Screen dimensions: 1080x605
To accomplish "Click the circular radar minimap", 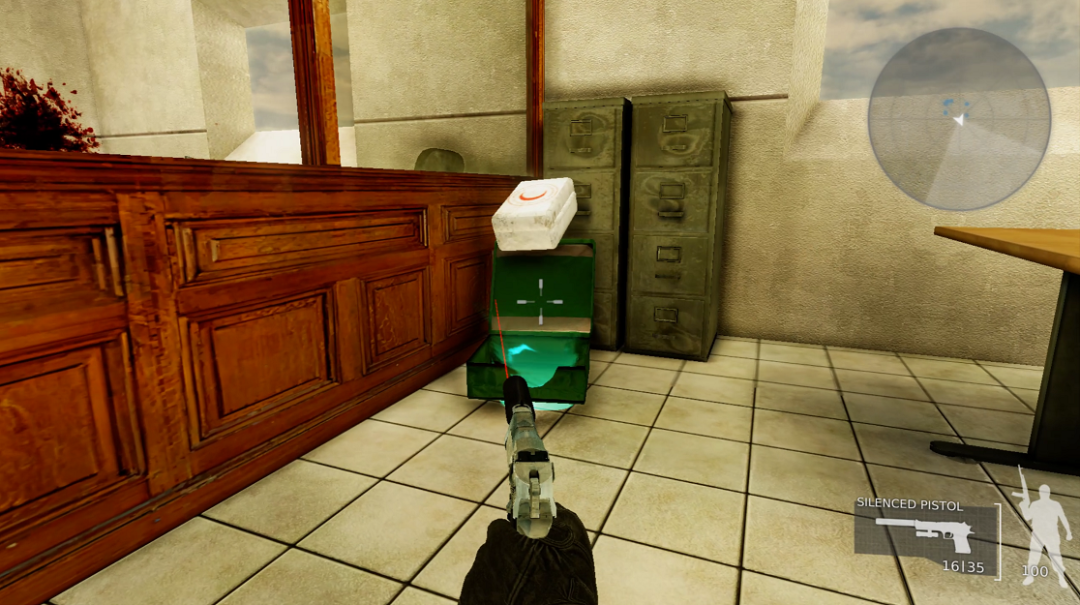I will (x=958, y=119).
